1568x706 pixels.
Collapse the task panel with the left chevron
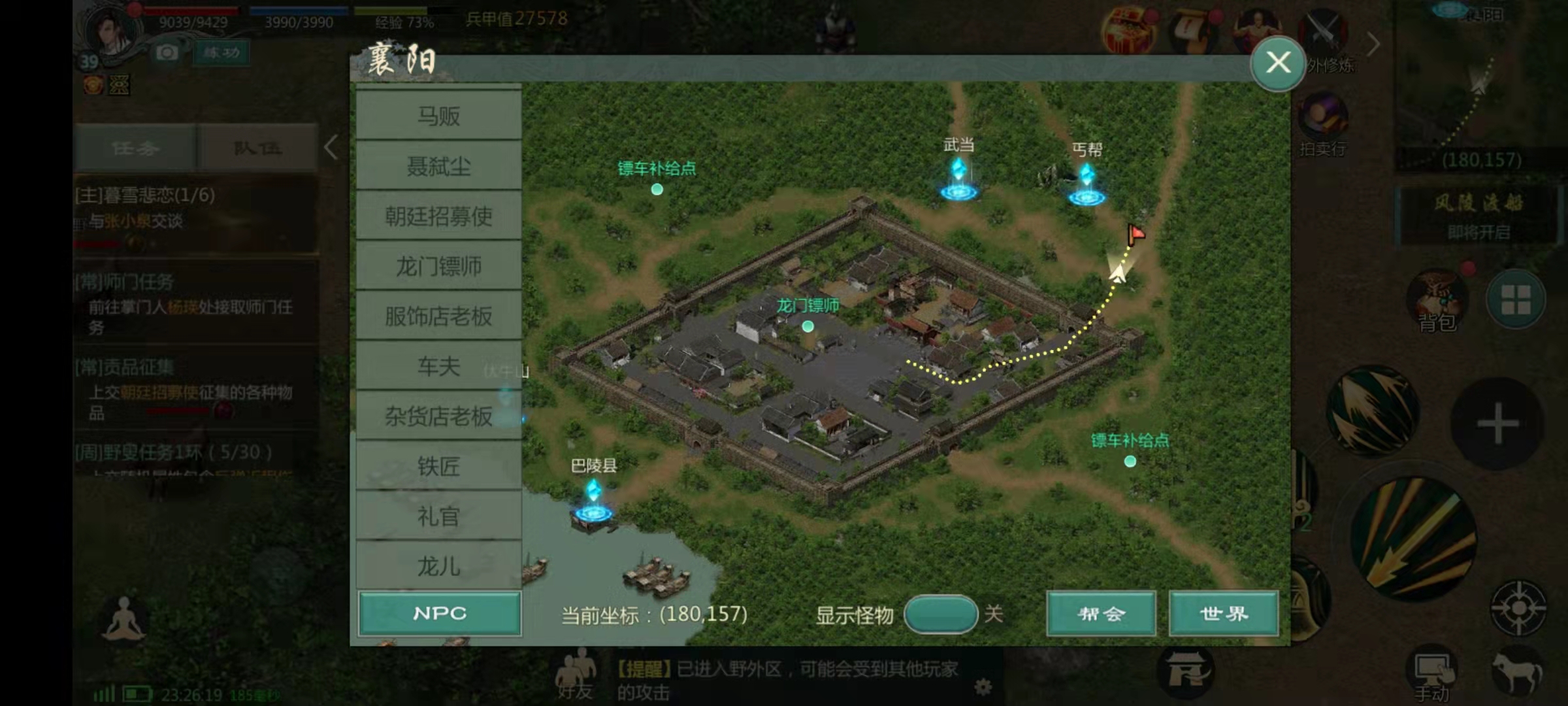[x=331, y=147]
